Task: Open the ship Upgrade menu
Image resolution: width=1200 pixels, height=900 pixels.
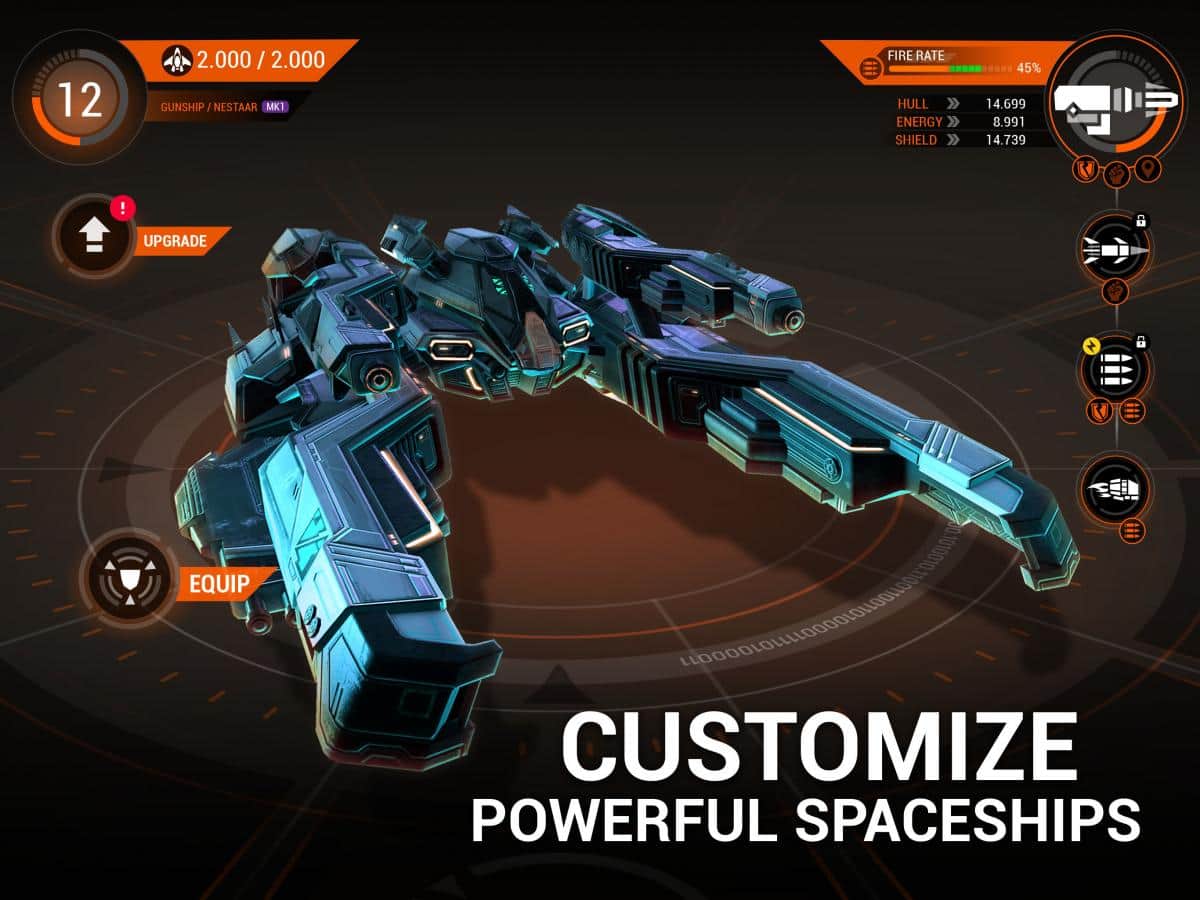Action: 95,236
